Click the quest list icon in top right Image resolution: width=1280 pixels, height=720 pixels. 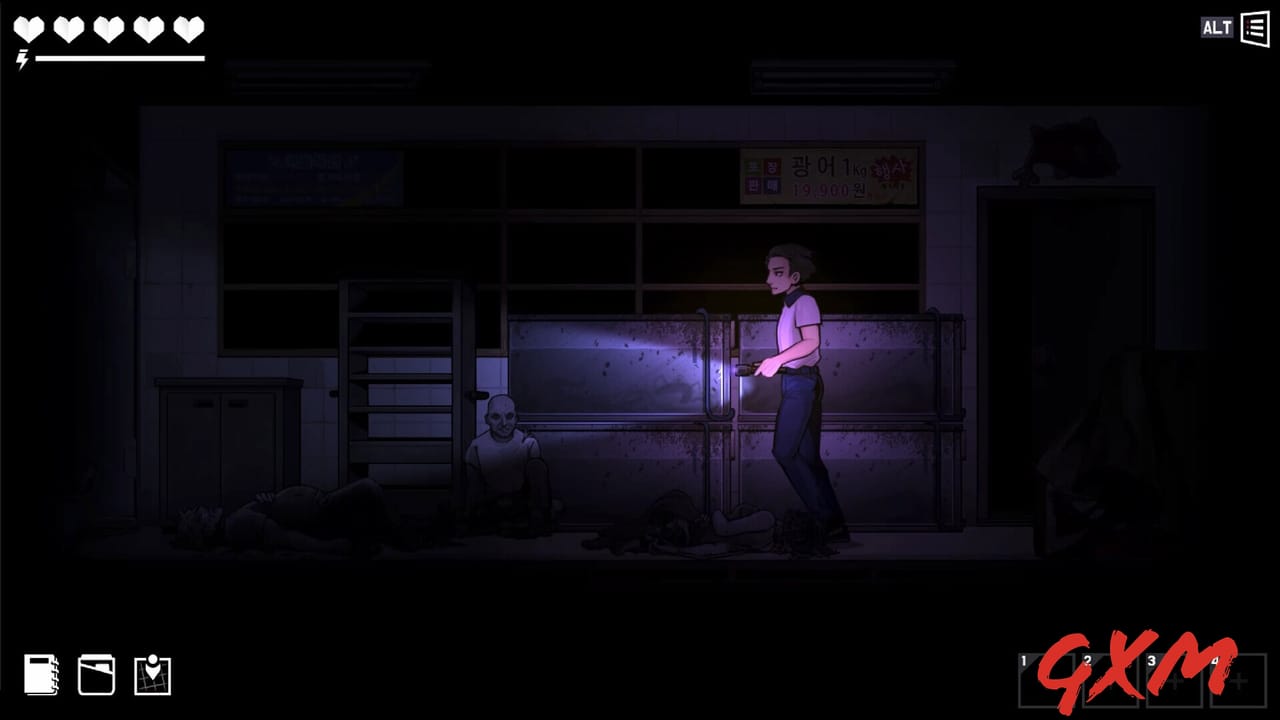(1255, 28)
